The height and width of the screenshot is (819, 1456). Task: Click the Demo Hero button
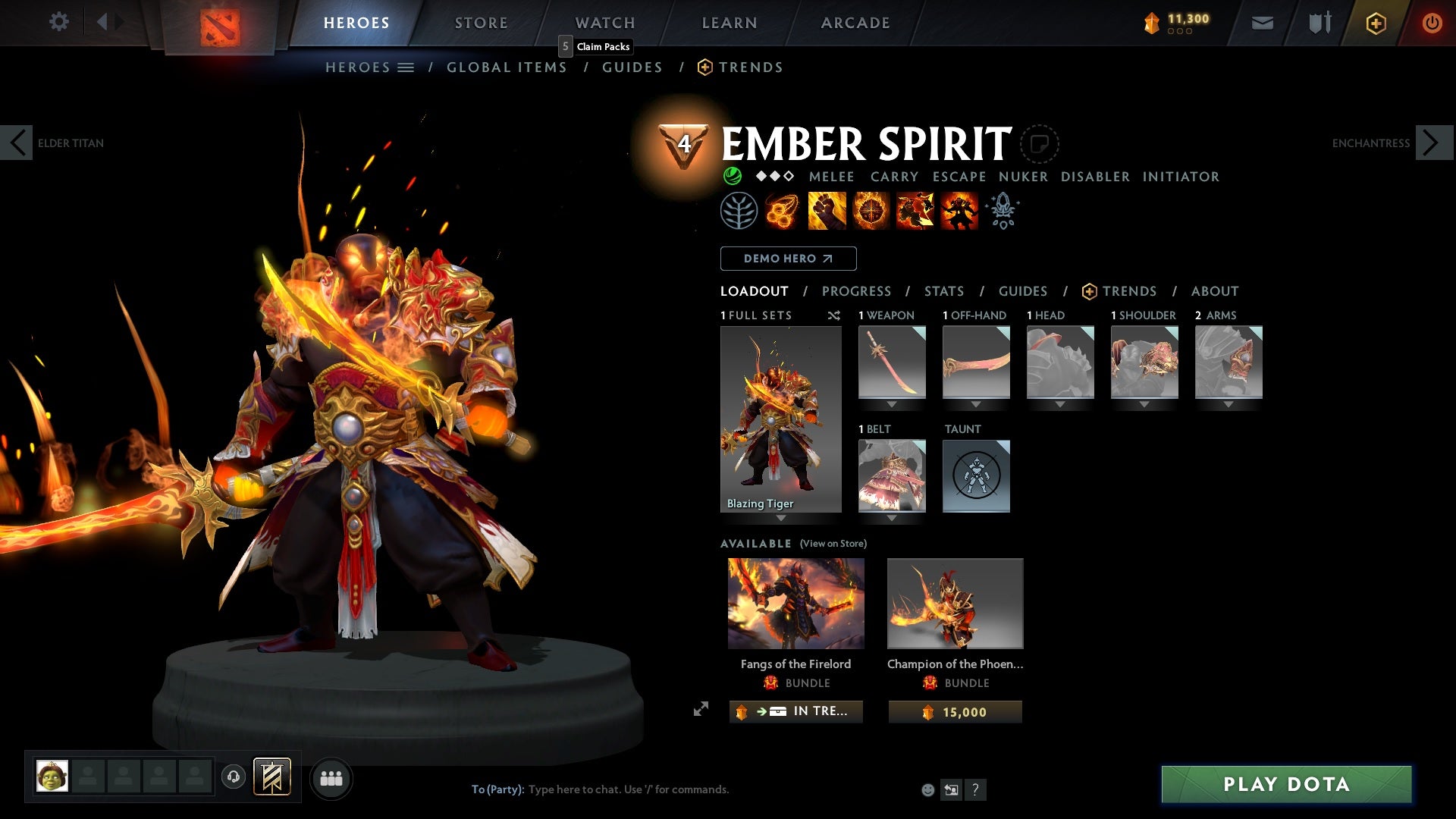tap(787, 259)
